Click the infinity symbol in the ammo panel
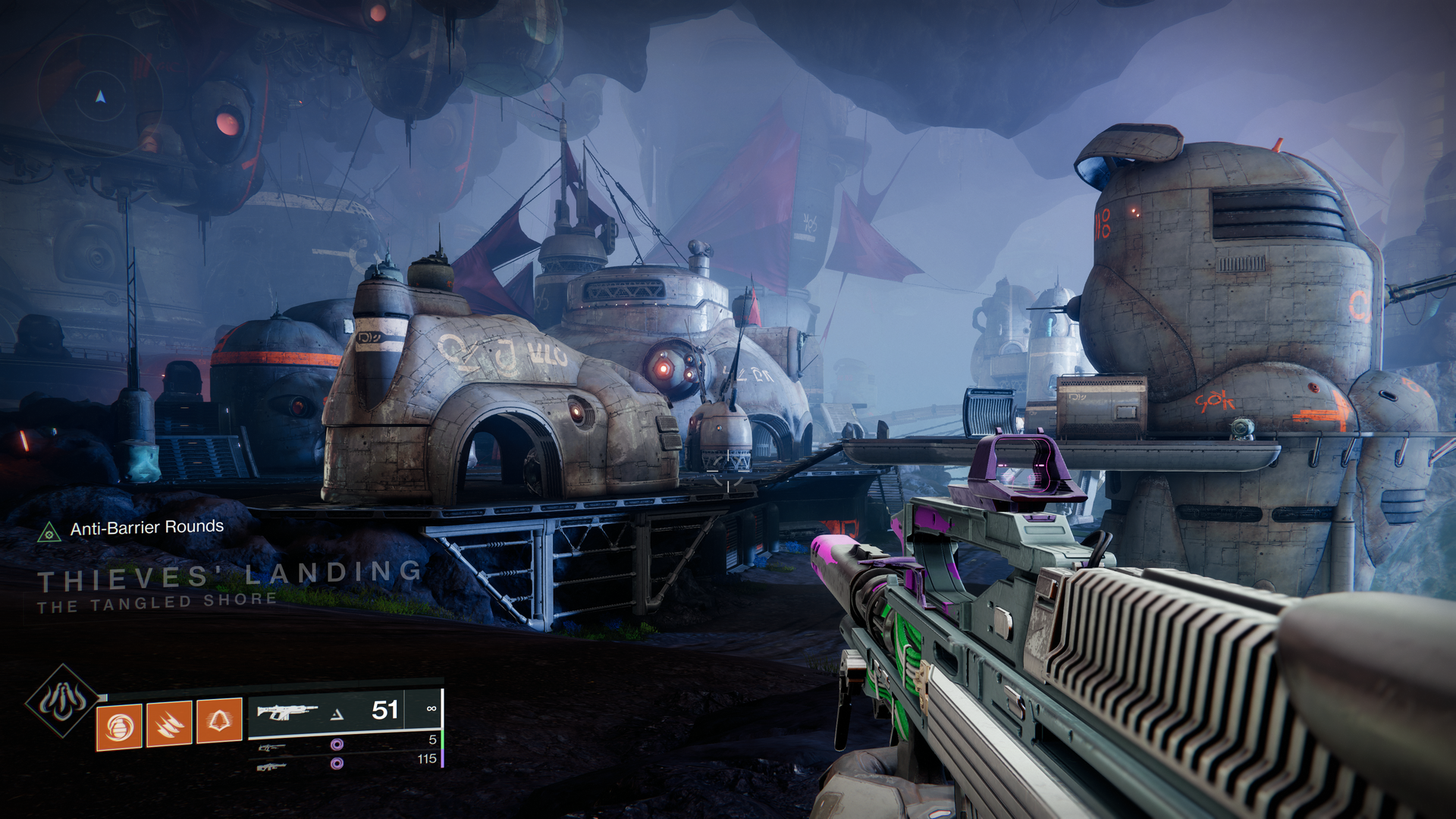 coord(431,709)
